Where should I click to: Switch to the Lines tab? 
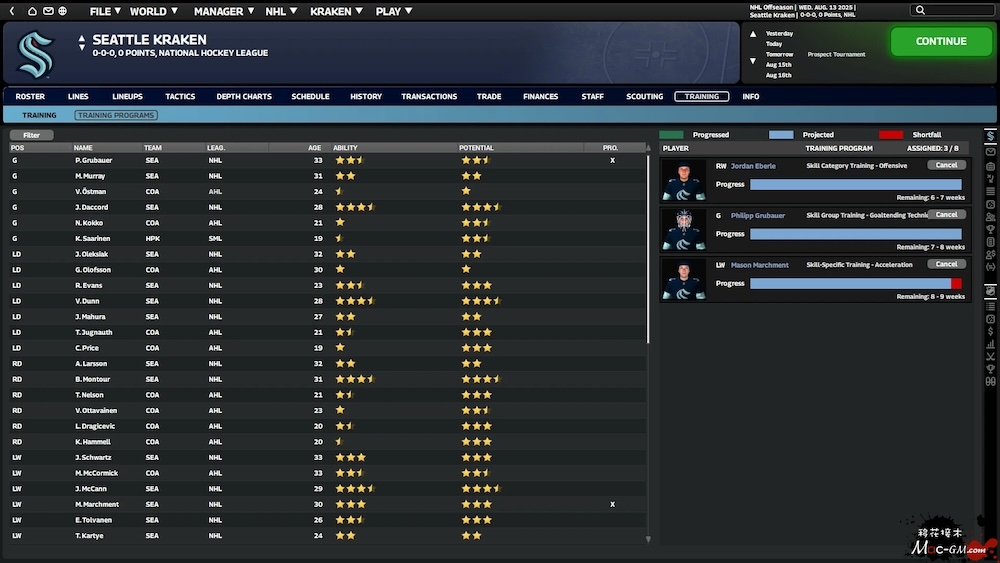78,97
